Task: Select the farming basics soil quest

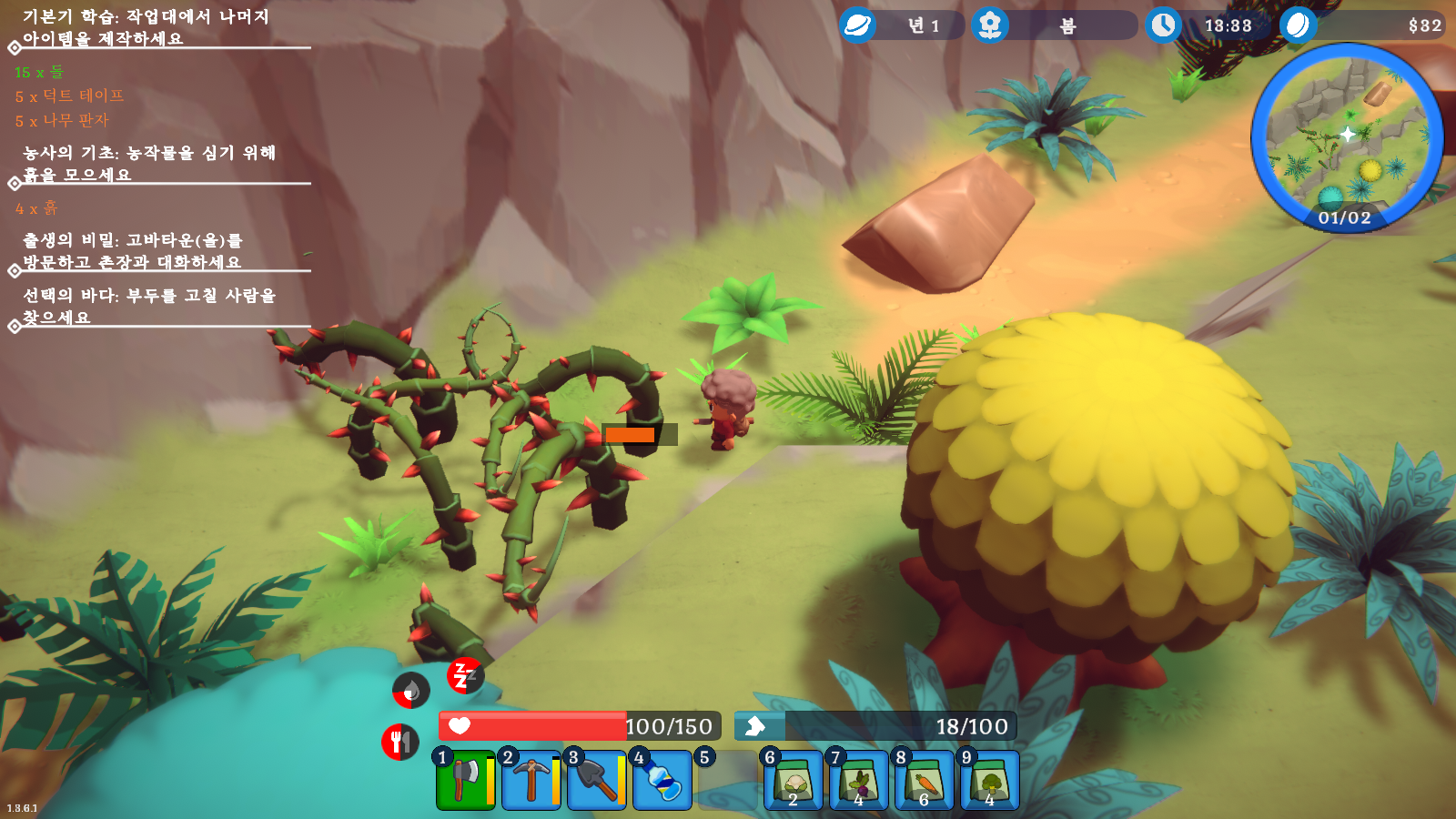Action: (x=148, y=163)
